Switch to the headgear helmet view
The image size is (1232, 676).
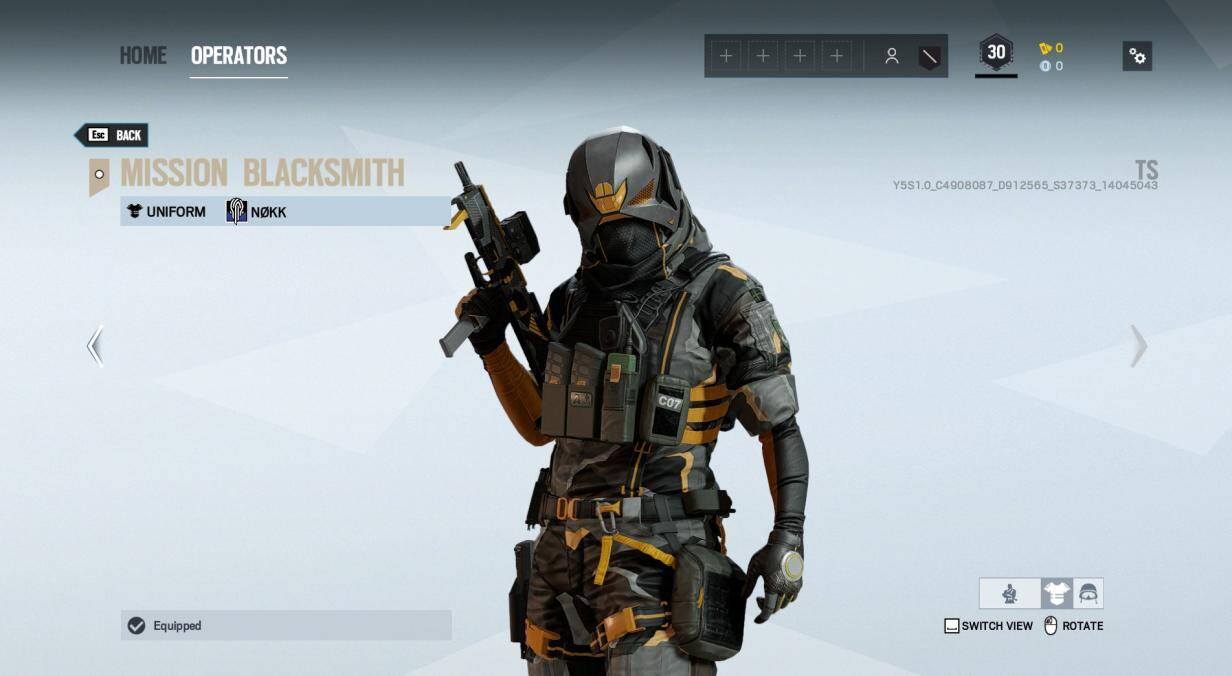coord(1088,594)
